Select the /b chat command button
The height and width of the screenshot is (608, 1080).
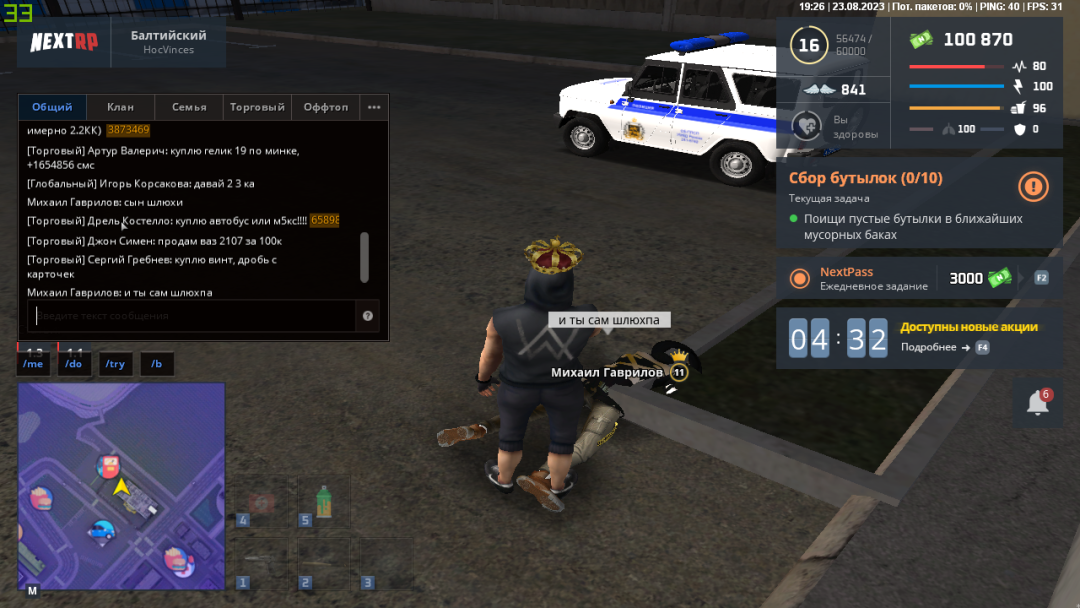pyautogui.click(x=156, y=364)
